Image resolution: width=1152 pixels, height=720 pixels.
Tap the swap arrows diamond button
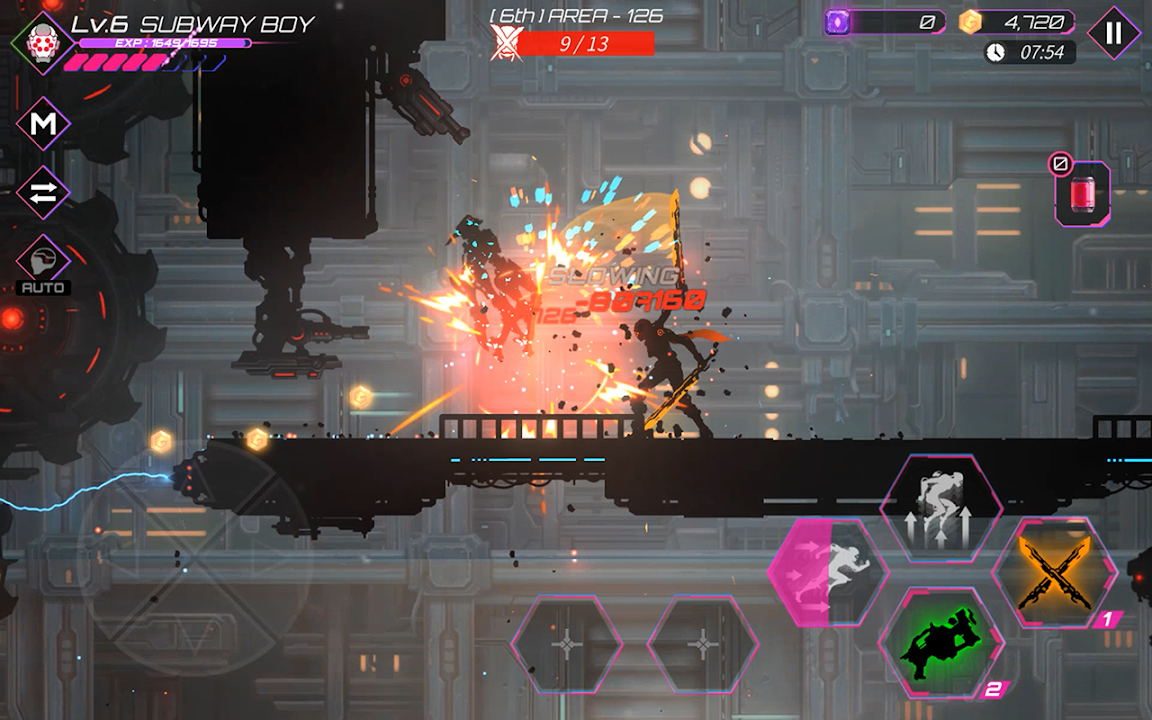point(43,193)
